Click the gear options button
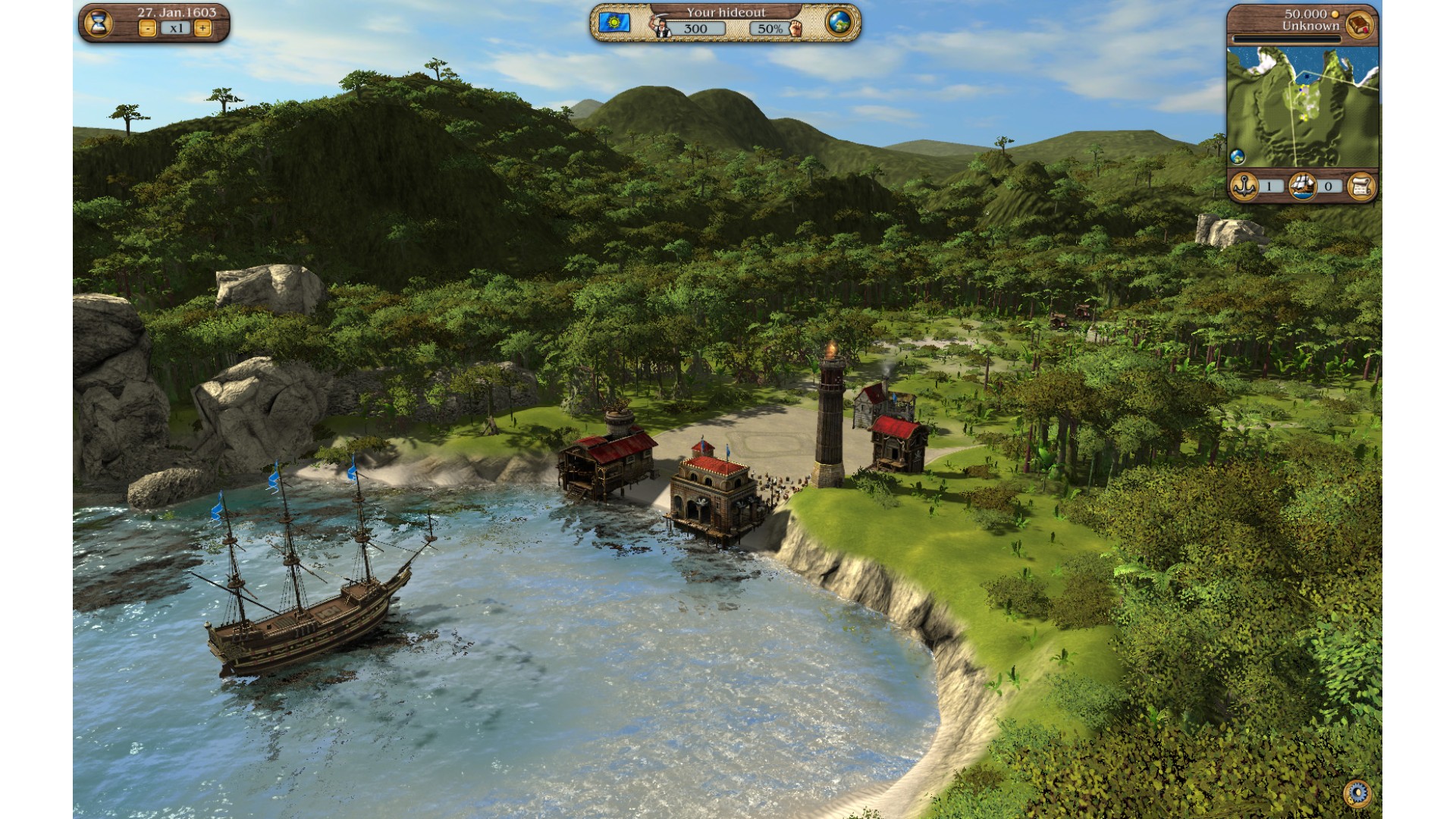 tap(1357, 792)
